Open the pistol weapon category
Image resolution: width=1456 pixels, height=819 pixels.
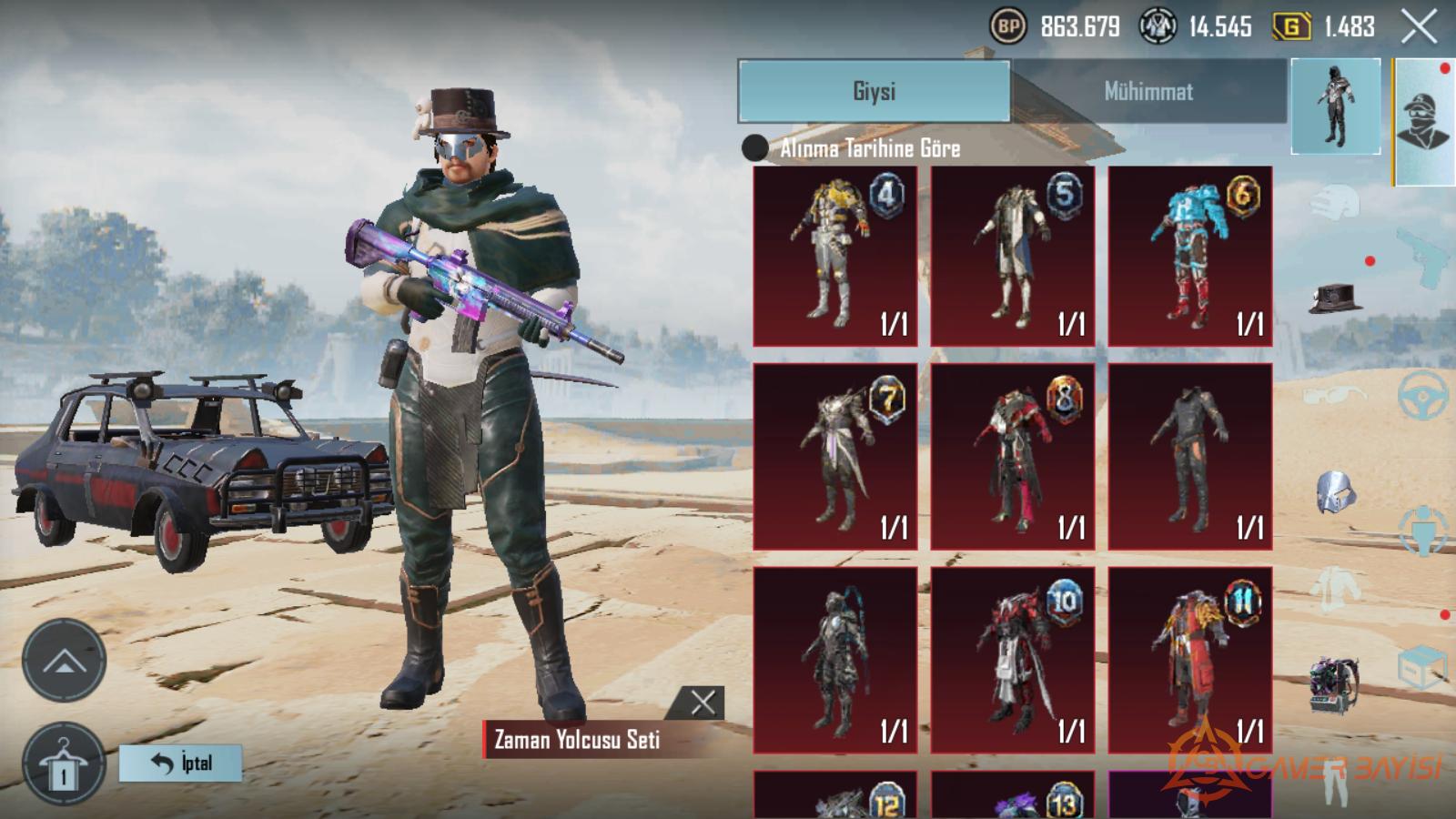[1422, 253]
